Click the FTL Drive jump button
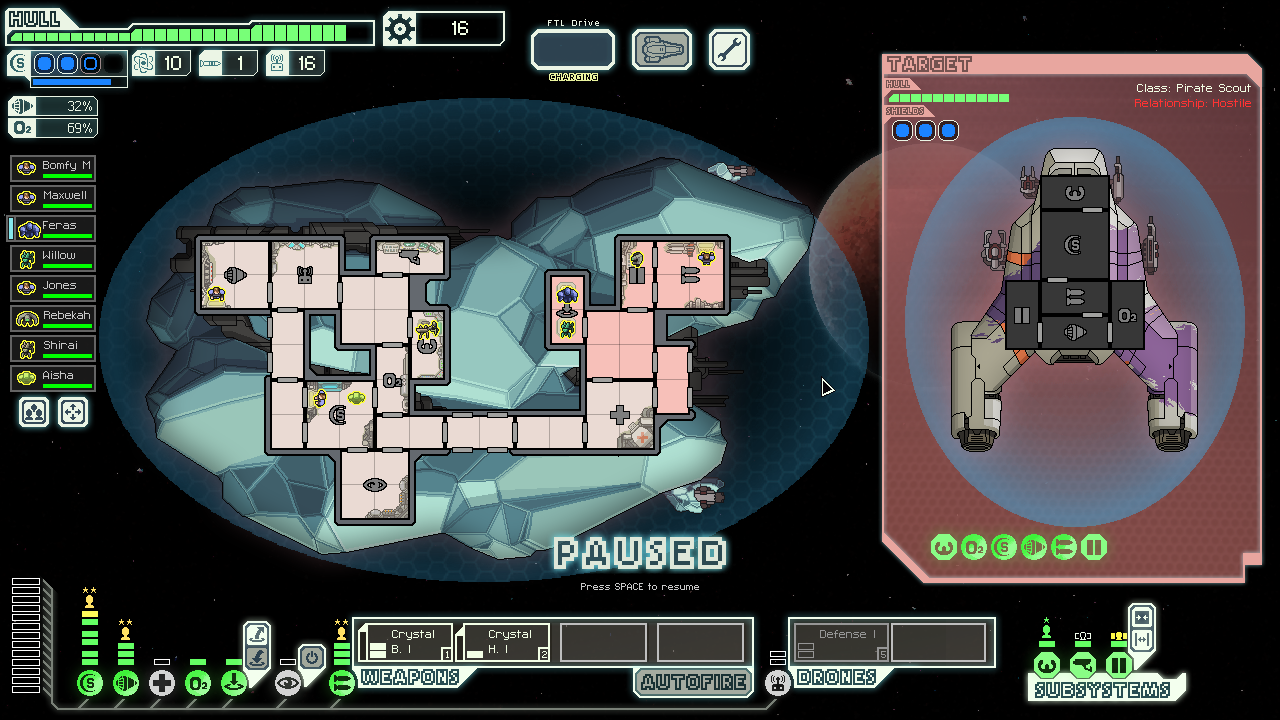Screen dimensions: 1280x720 (572, 49)
